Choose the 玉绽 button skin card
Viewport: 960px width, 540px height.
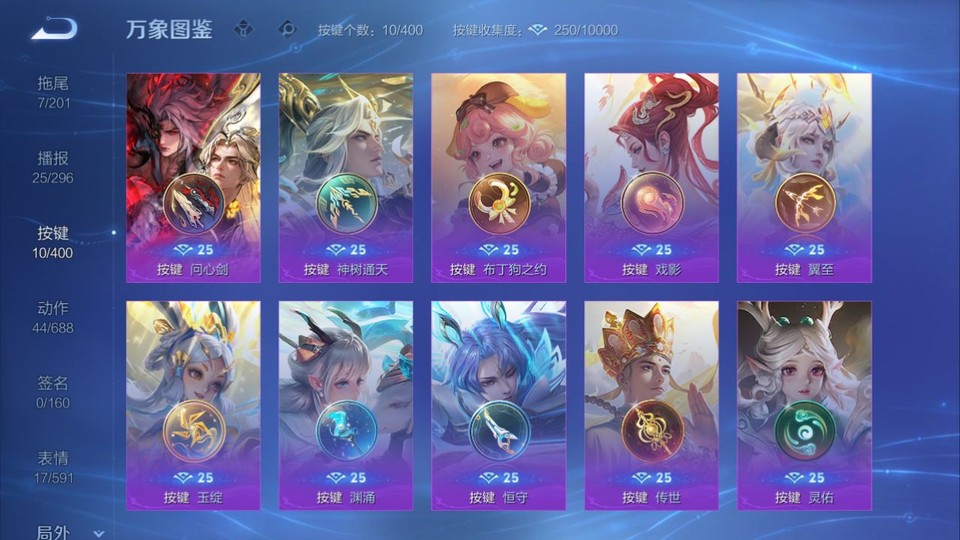click(193, 405)
